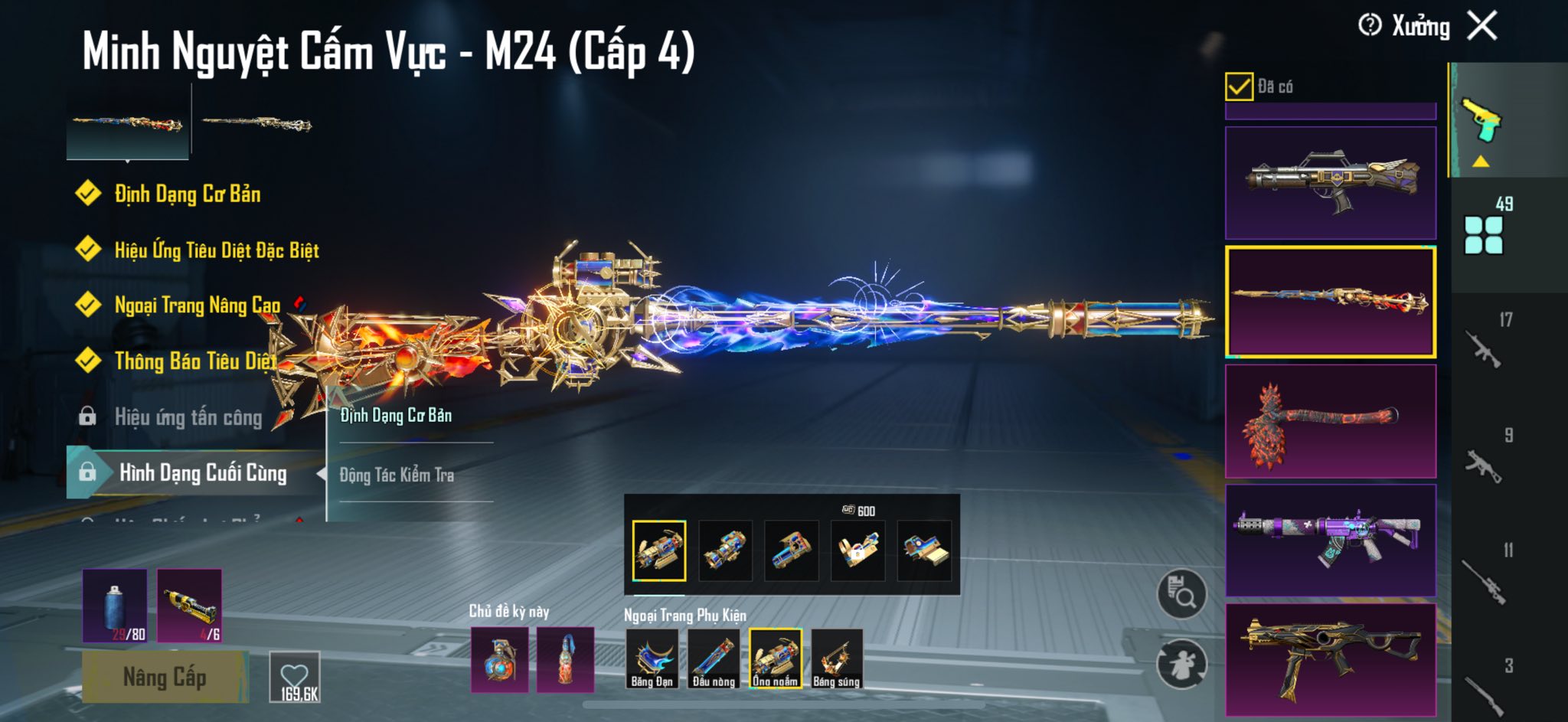This screenshot has height=722, width=1568.
Task: Select the red feathered axe skin
Action: point(1330,421)
